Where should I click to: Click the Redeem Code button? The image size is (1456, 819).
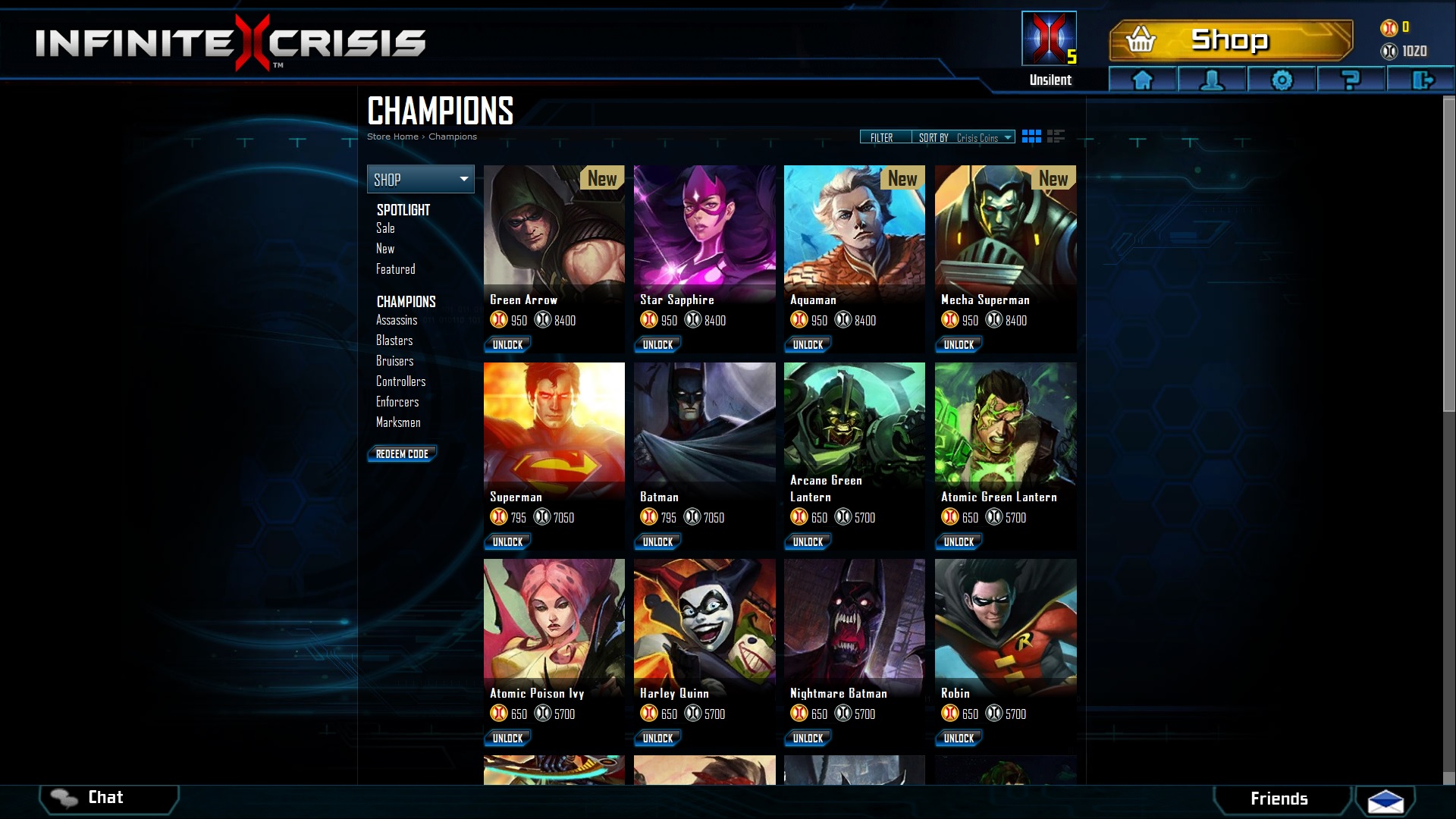click(402, 453)
